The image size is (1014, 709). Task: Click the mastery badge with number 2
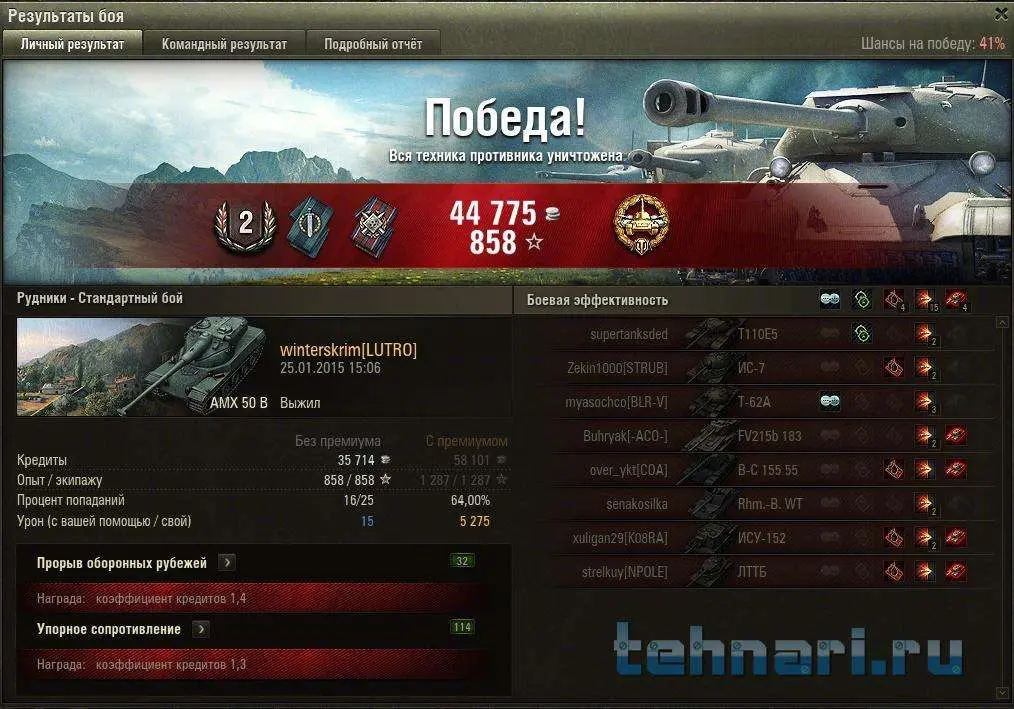245,225
